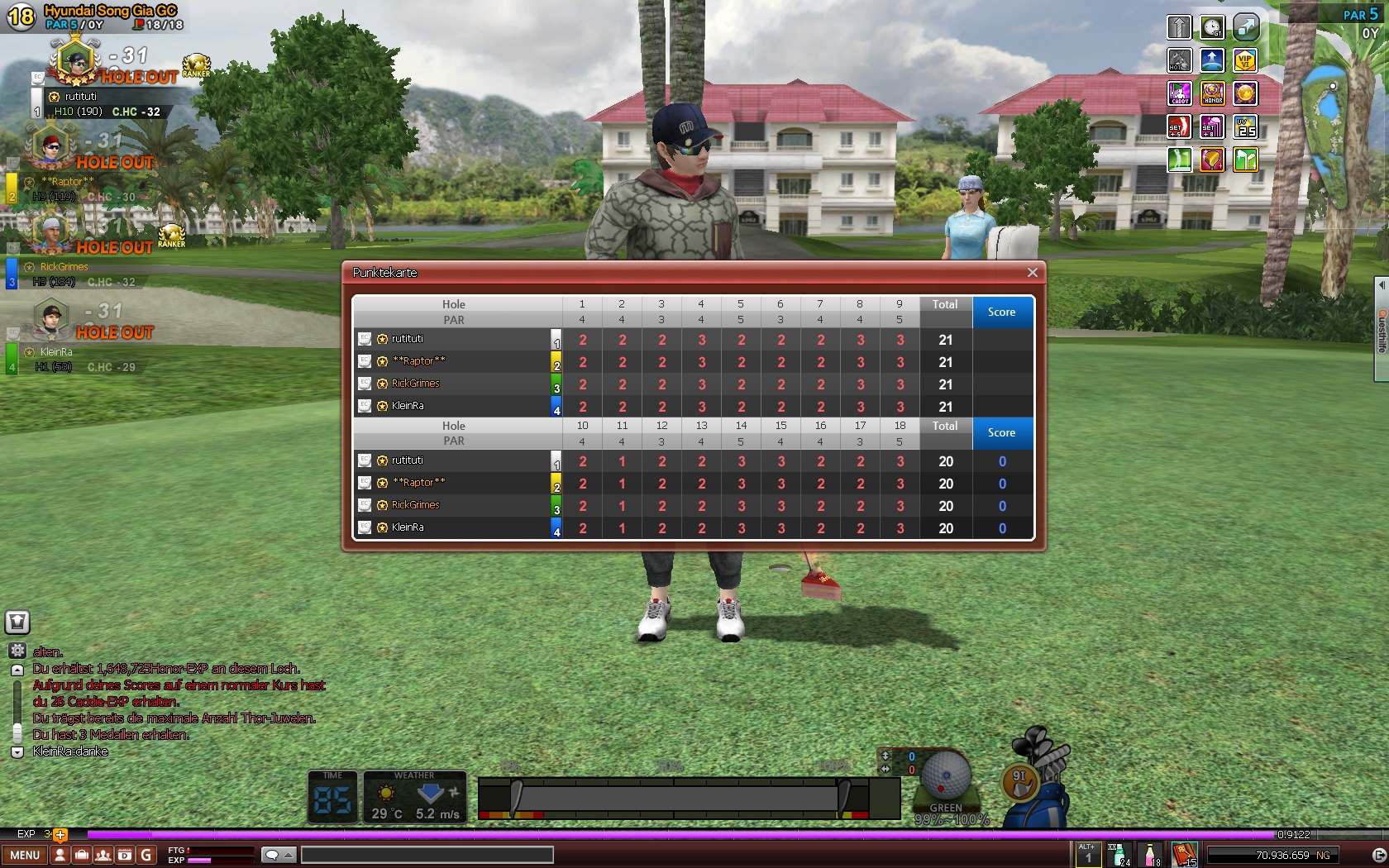Select the GT clock icon

coord(1212,27)
